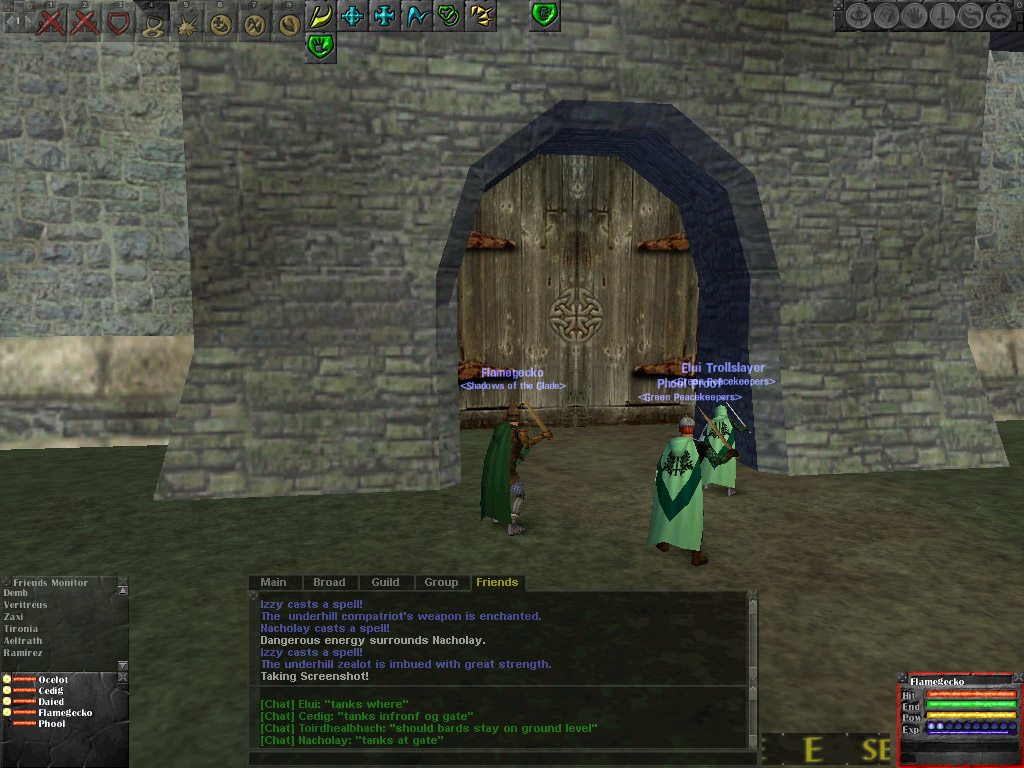Image resolution: width=1024 pixels, height=768 pixels.
Task: Close the Friends Monitor window
Action: click(x=123, y=580)
